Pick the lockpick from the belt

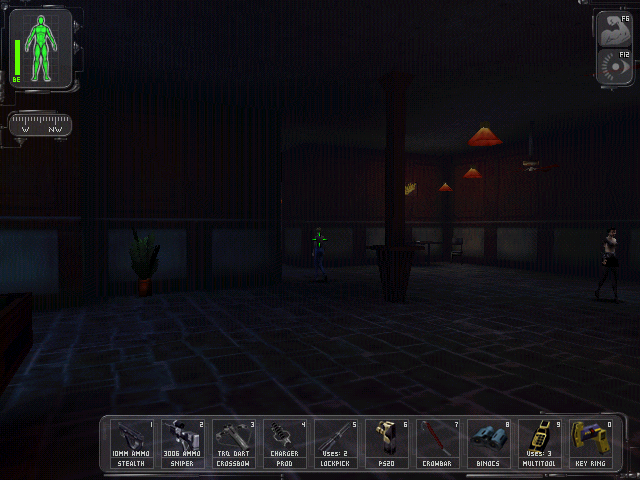[336, 443]
